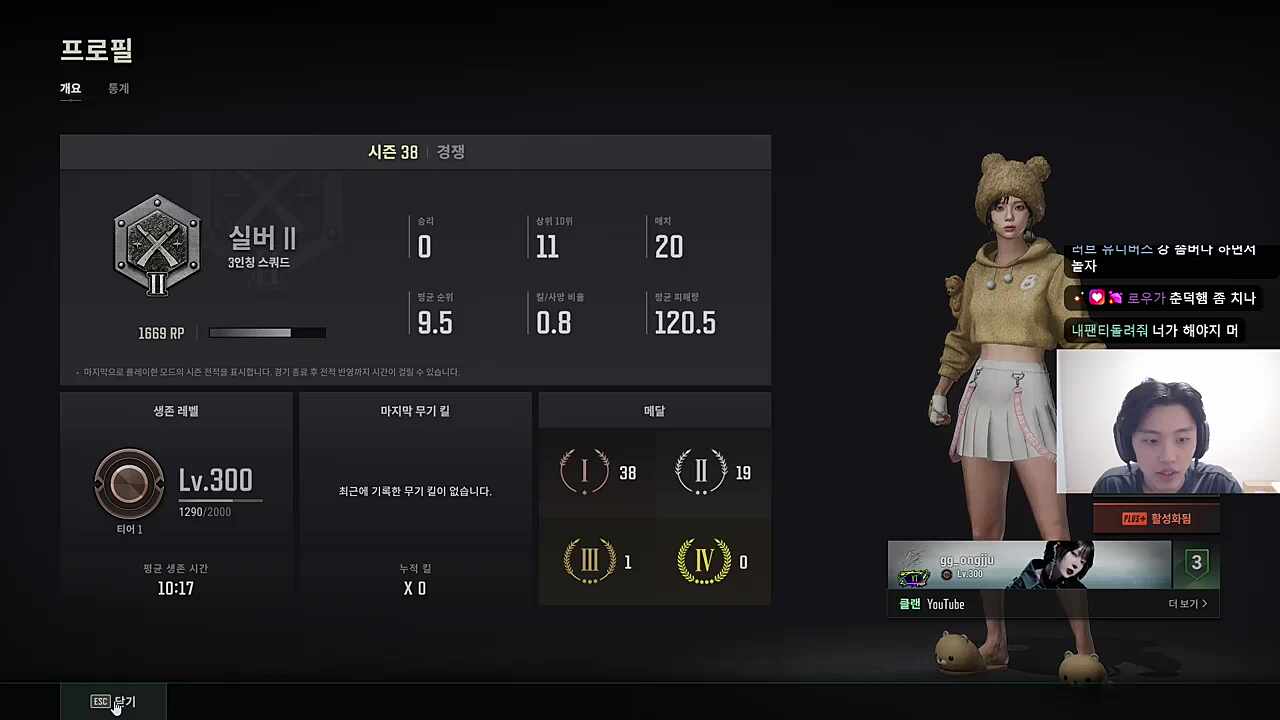Screen dimensions: 1280x720
Task: Select the Silver II rank emblem
Action: pyautogui.click(x=157, y=243)
